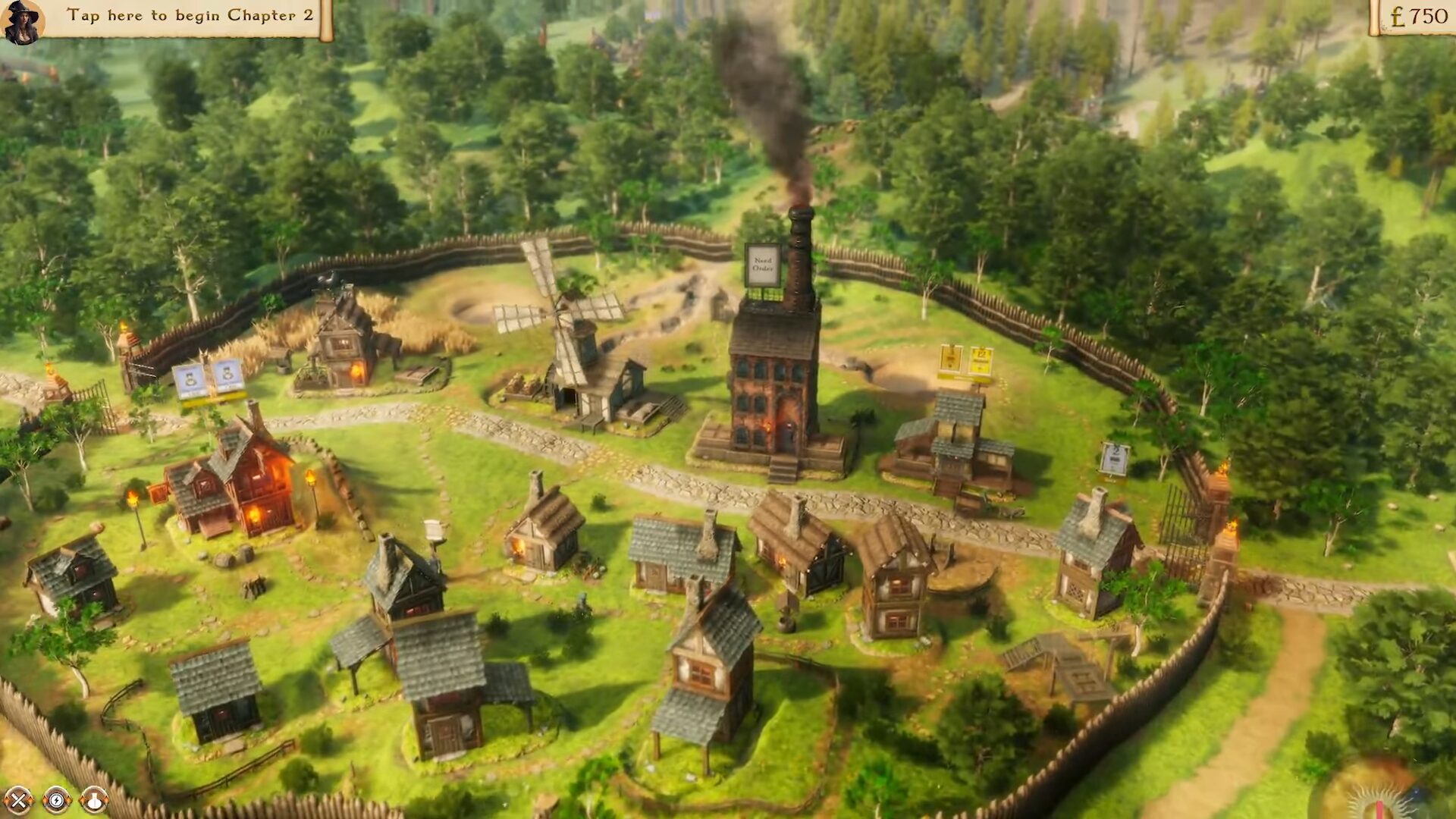Tap the banner to begin Chapter 2
1456x819 pixels.
tap(190, 16)
